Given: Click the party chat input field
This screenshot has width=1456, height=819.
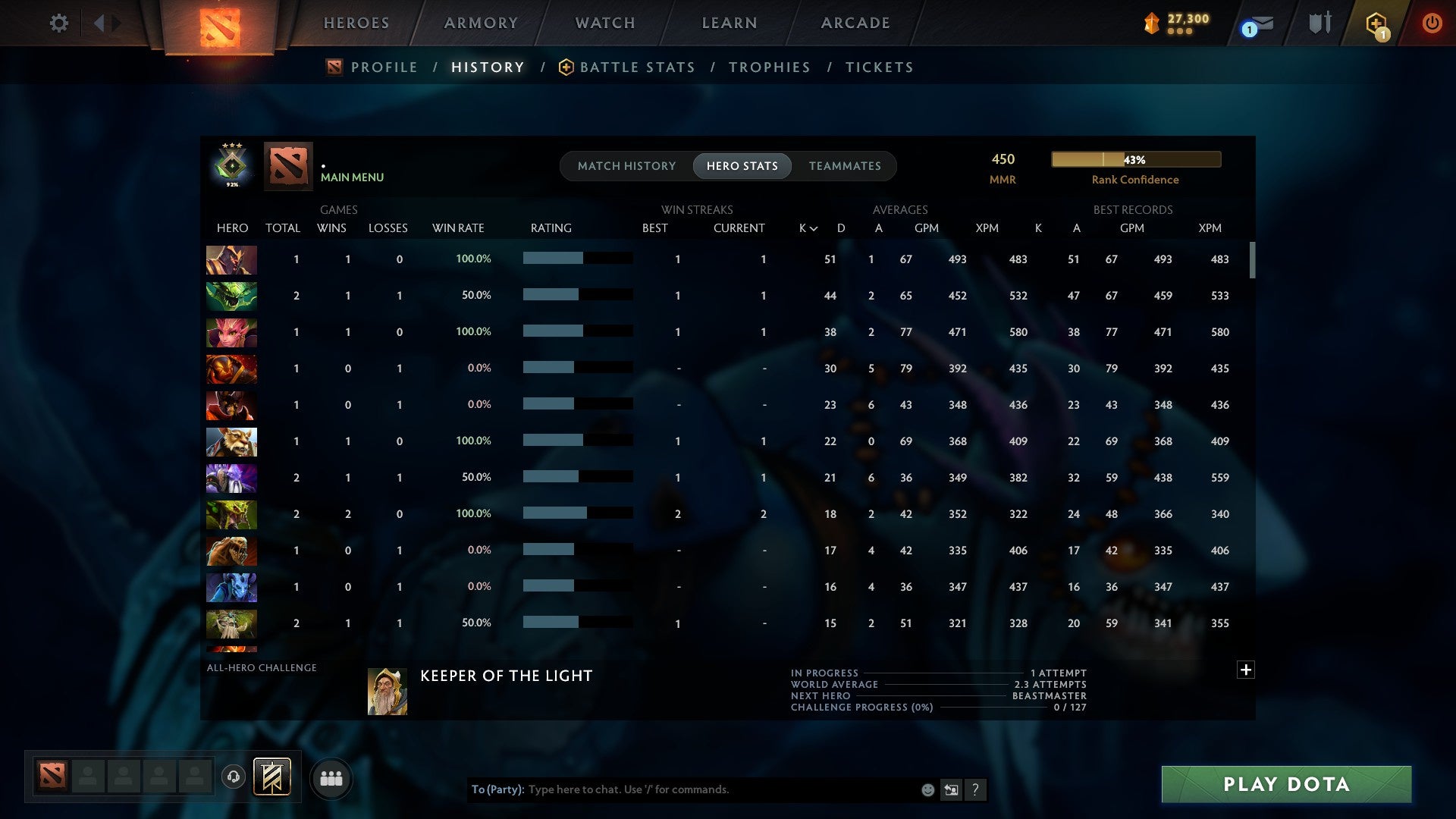Looking at the screenshot, I should click(x=682, y=789).
